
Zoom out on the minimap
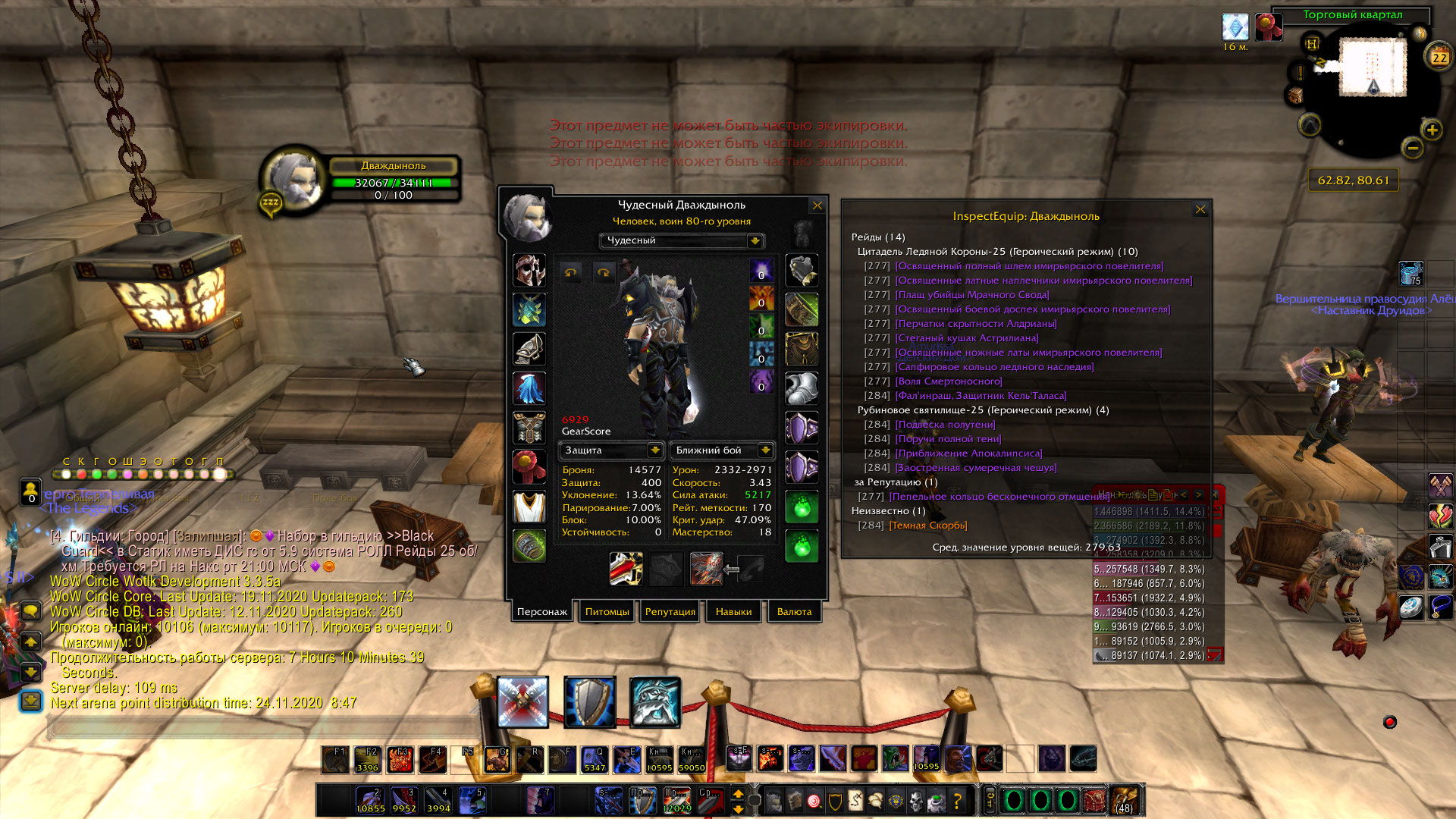(x=1412, y=148)
